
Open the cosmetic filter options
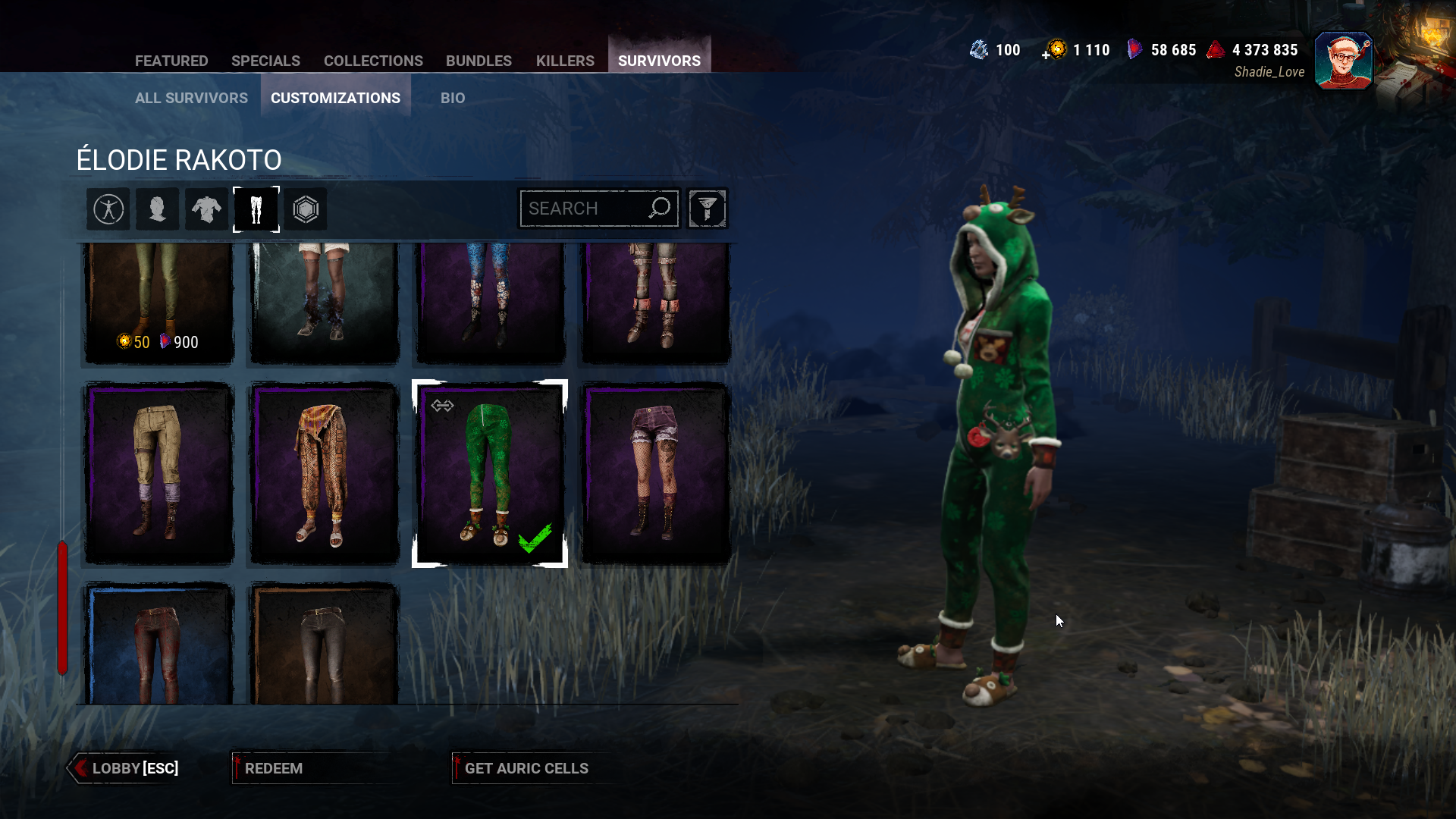(x=708, y=209)
